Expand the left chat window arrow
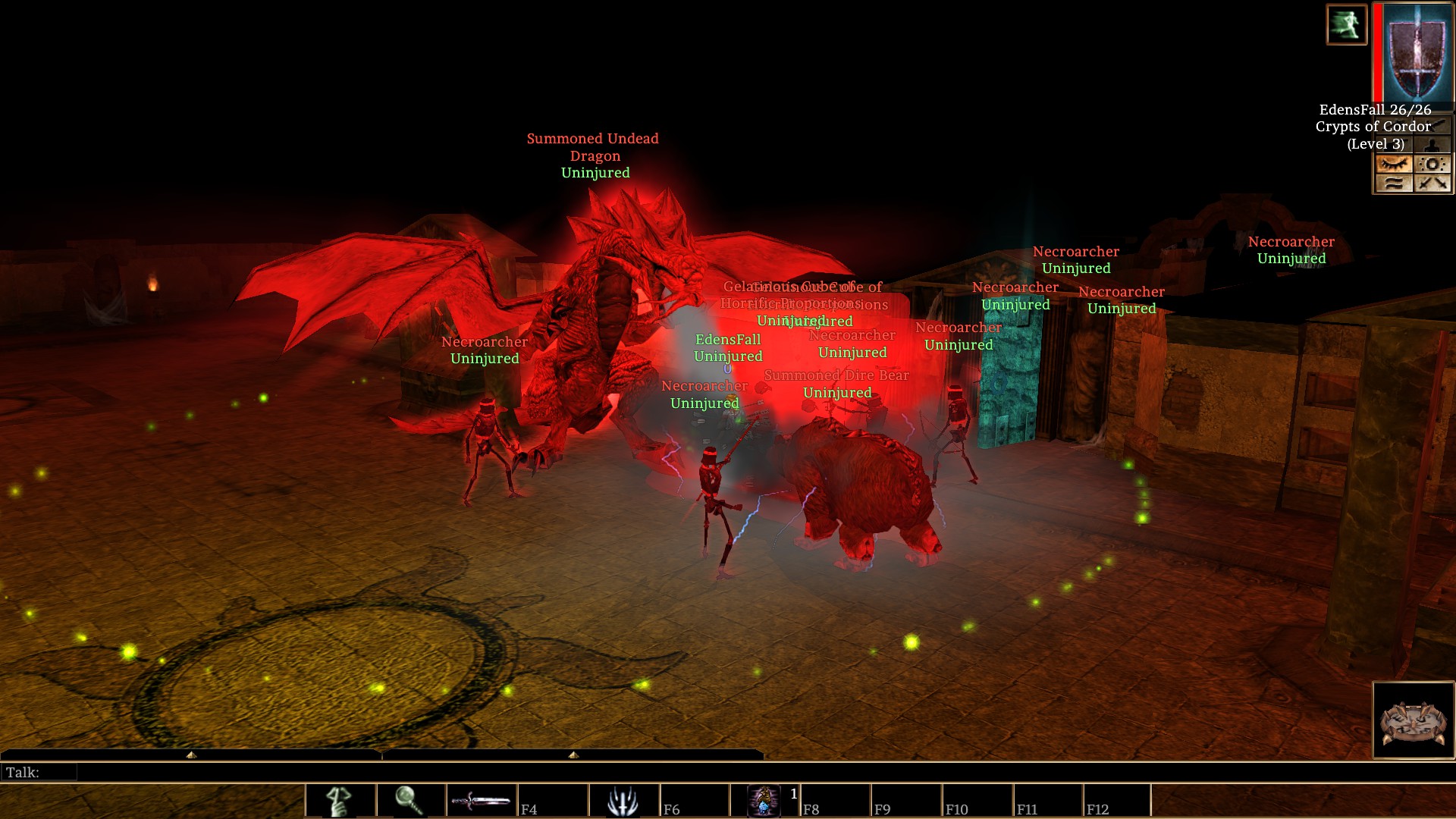Screen dimensions: 1456x819 pyautogui.click(x=191, y=755)
